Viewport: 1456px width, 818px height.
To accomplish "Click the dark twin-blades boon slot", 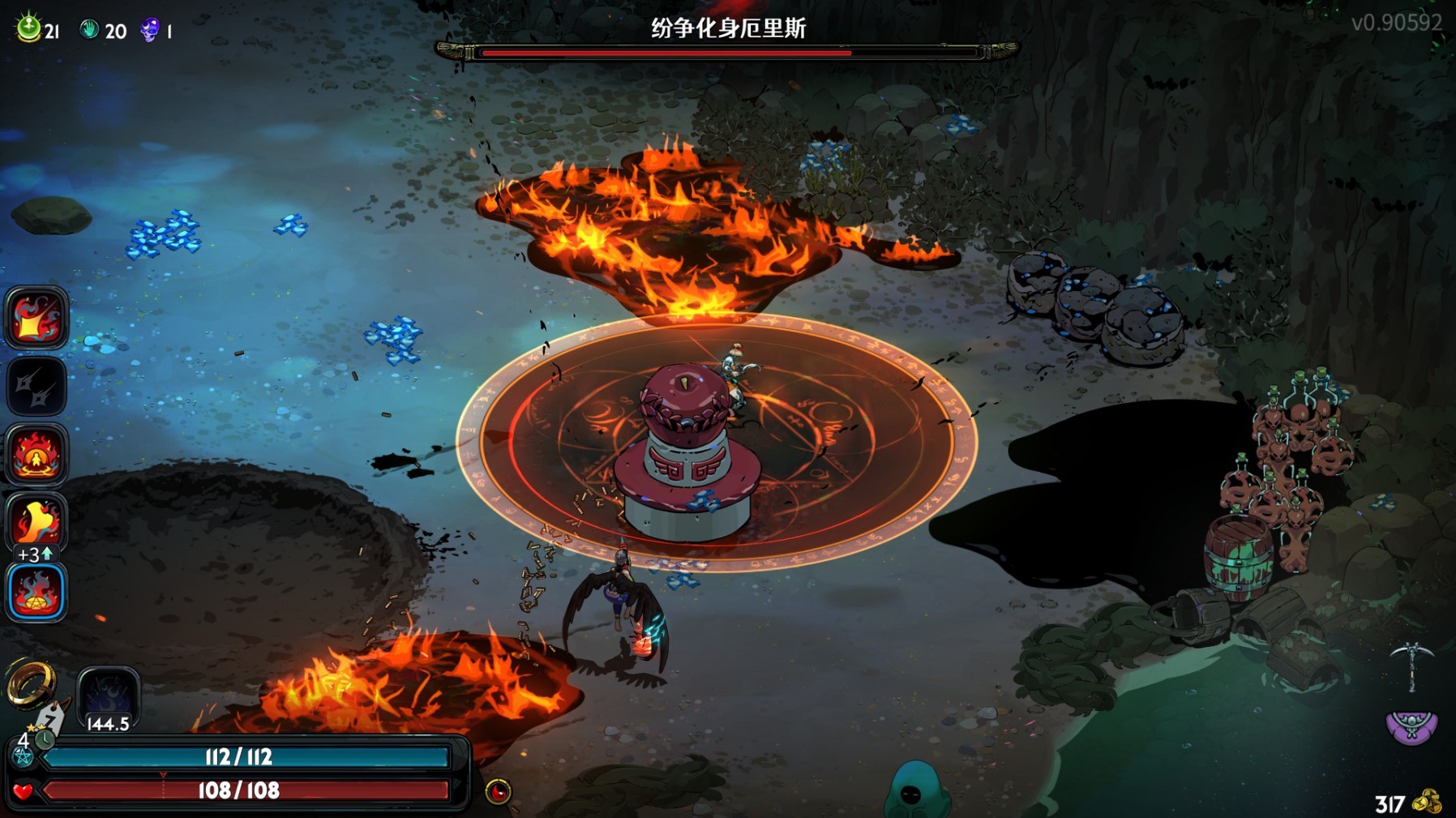I will (36, 386).
